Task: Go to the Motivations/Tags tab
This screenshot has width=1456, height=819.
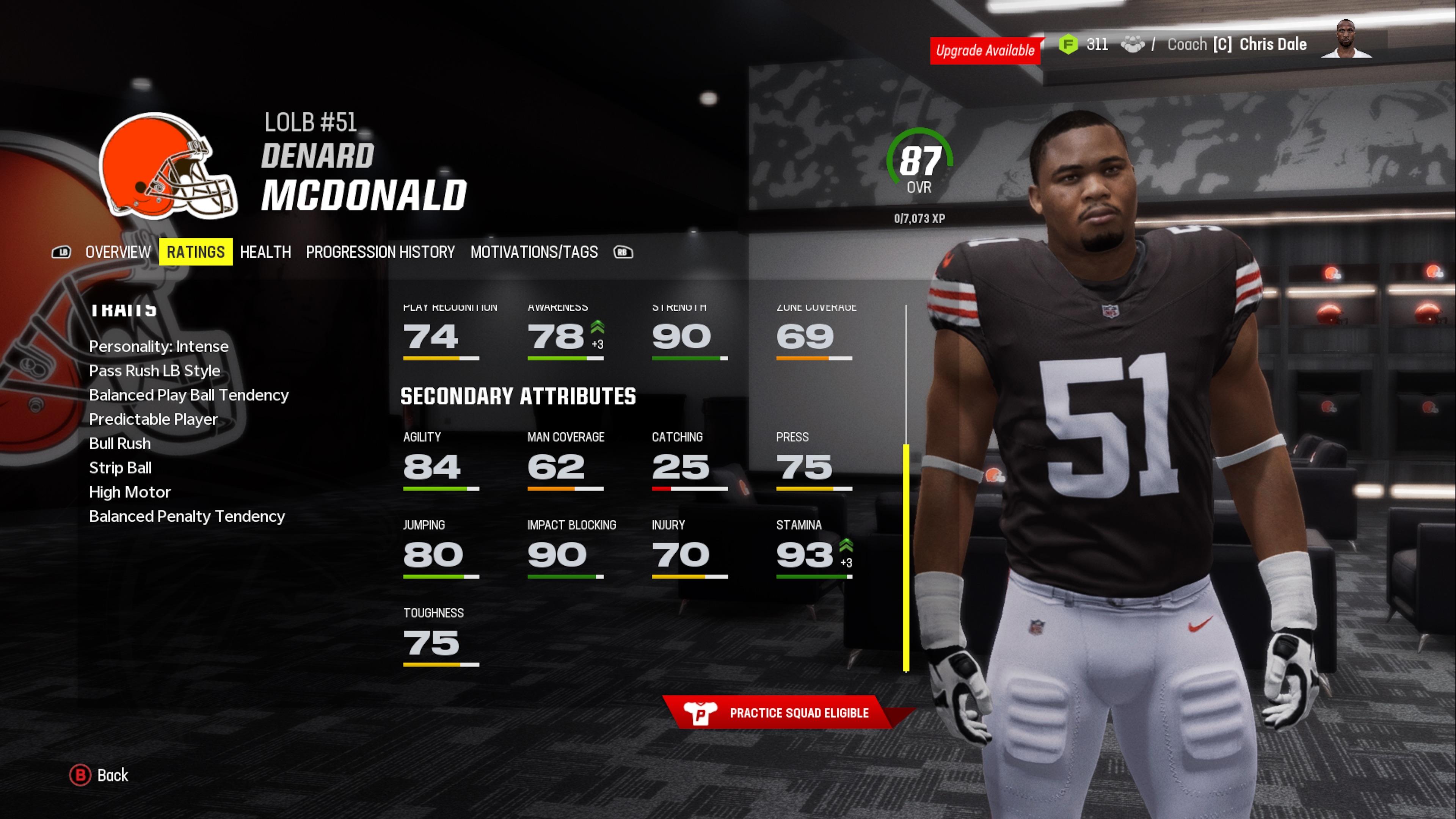Action: point(533,252)
